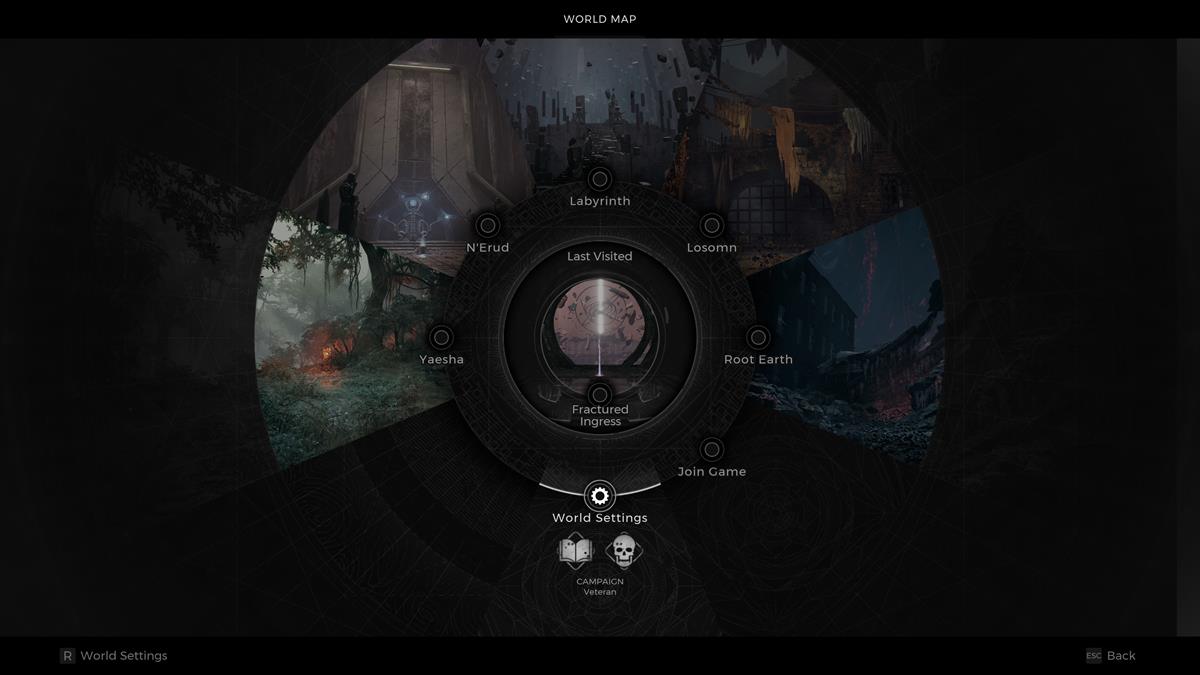This screenshot has width=1200, height=675.
Task: Choose the Join Game option
Action: [x=711, y=449]
